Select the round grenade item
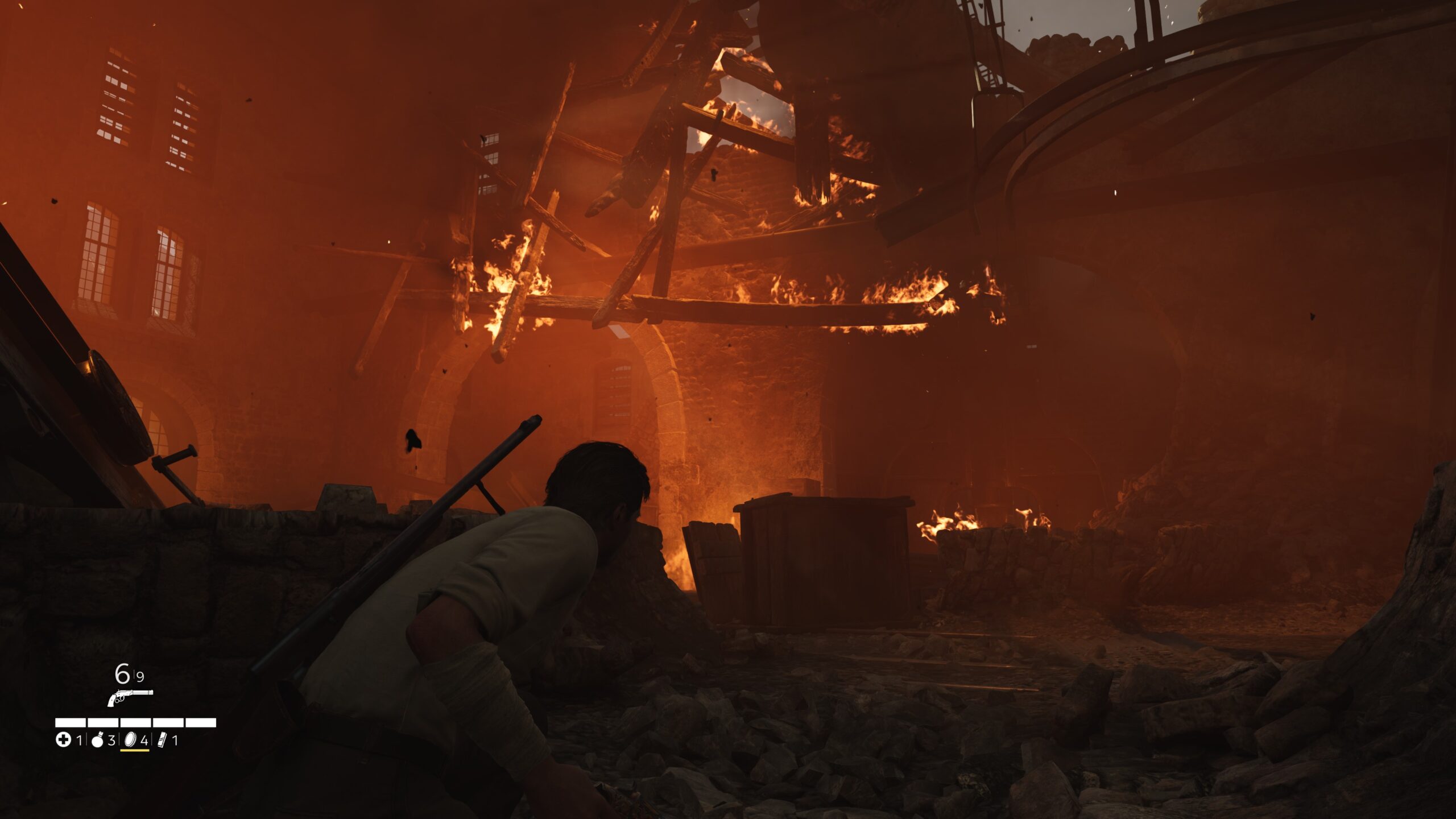 click(x=97, y=741)
